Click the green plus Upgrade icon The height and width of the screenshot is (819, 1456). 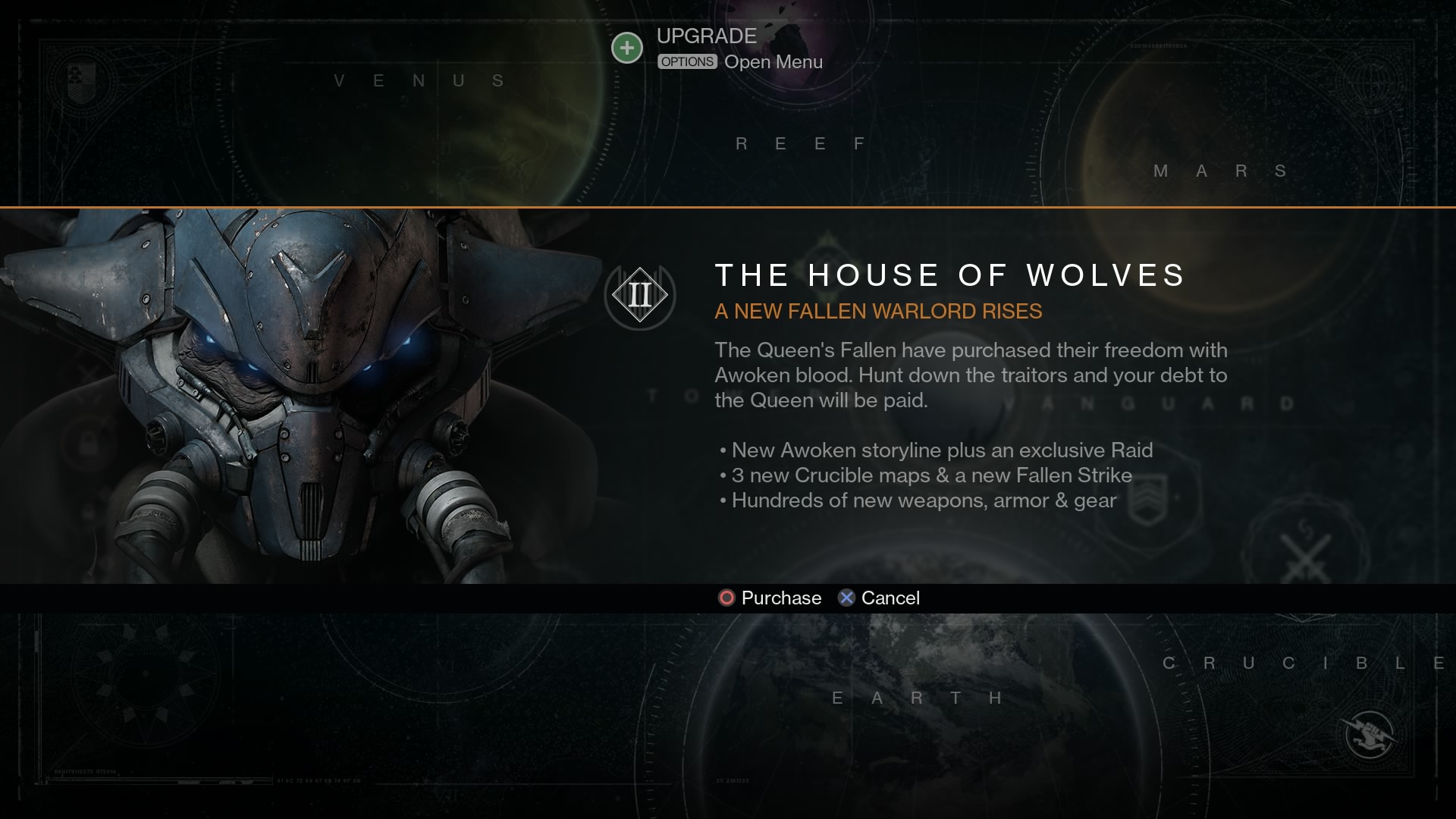[627, 49]
